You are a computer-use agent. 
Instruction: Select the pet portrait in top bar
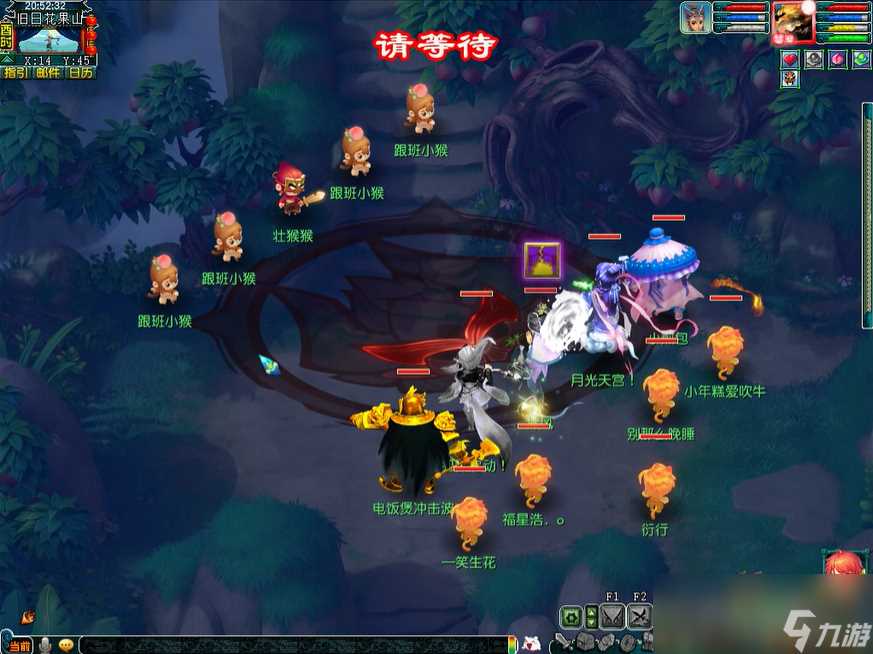(695, 17)
